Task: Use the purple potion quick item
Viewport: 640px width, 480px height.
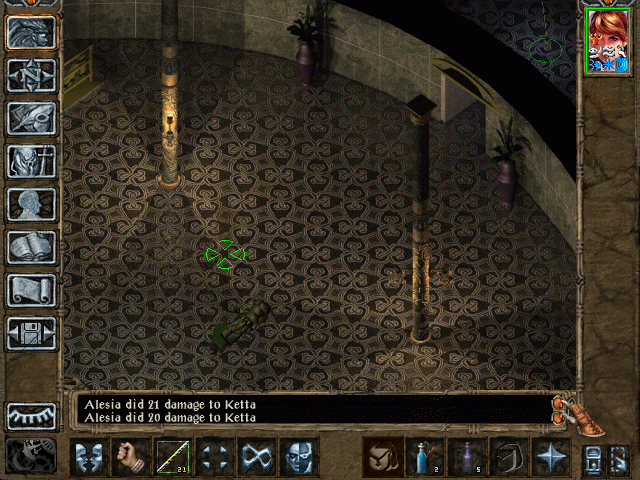Action: pos(467,458)
